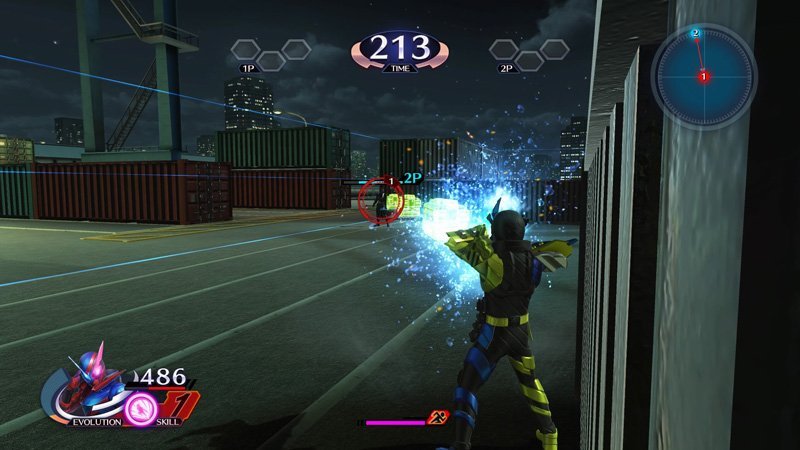Image resolution: width=800 pixels, height=450 pixels.
Task: Select the blue player 2 radar marker
Action: [x=695, y=33]
